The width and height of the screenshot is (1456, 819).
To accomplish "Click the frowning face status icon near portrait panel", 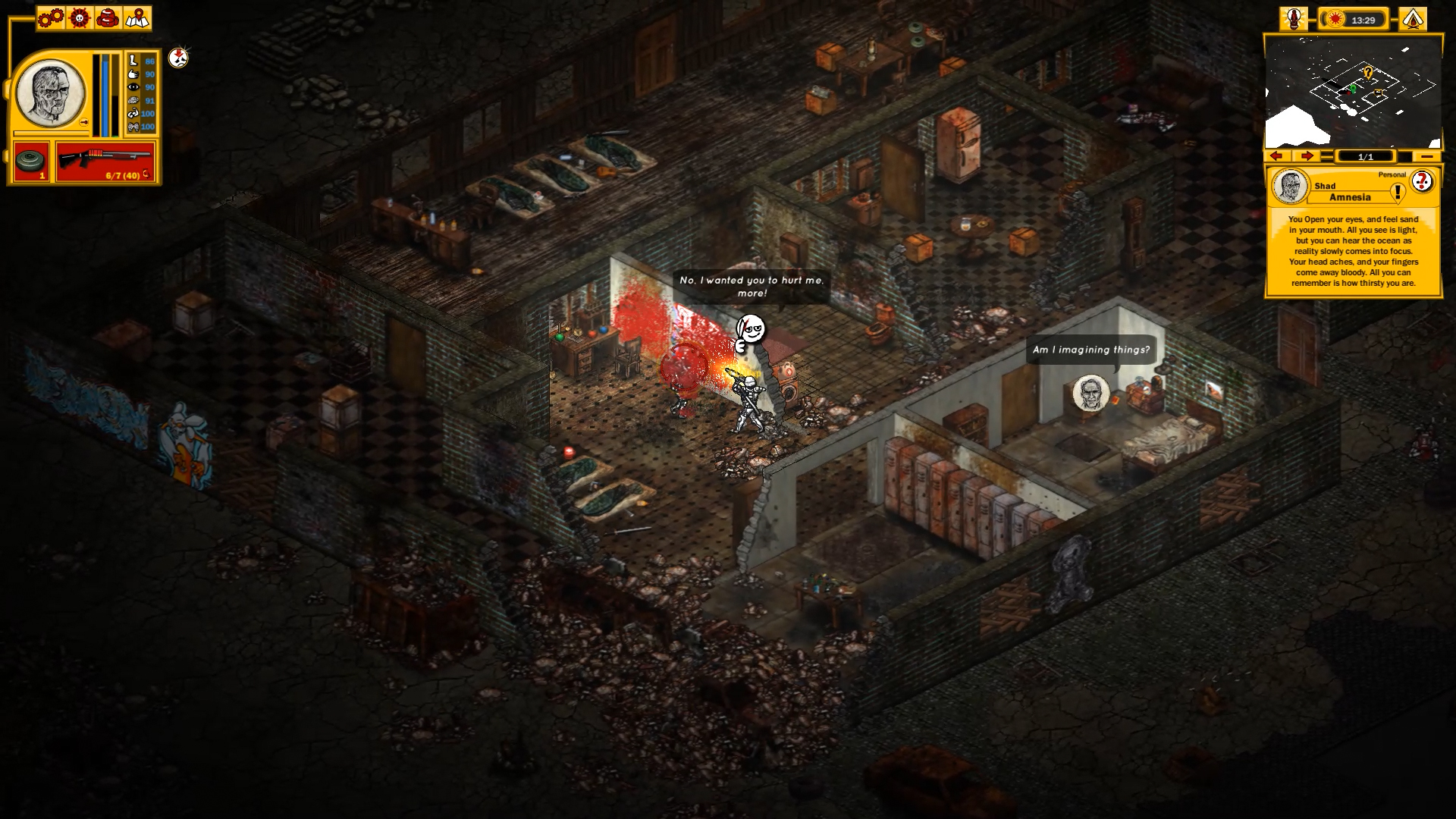I will point(177,59).
